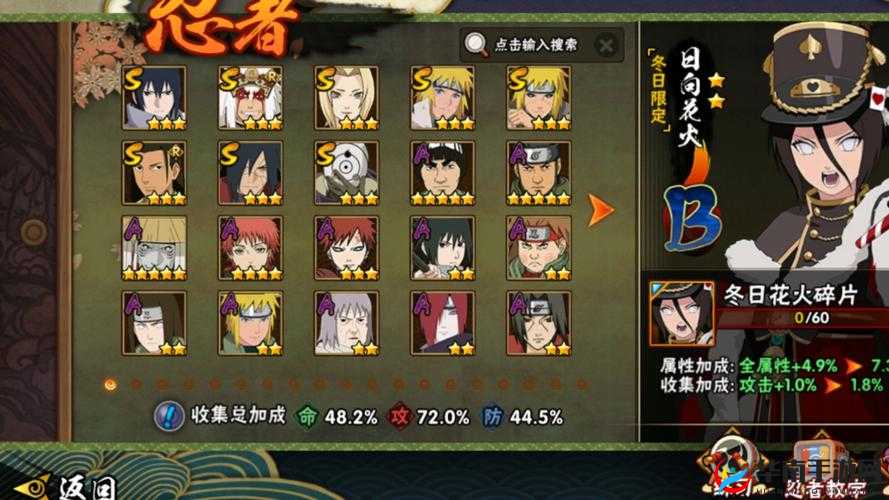
Task: Choose the bearded Asuma ninja portrait
Action: point(538,172)
